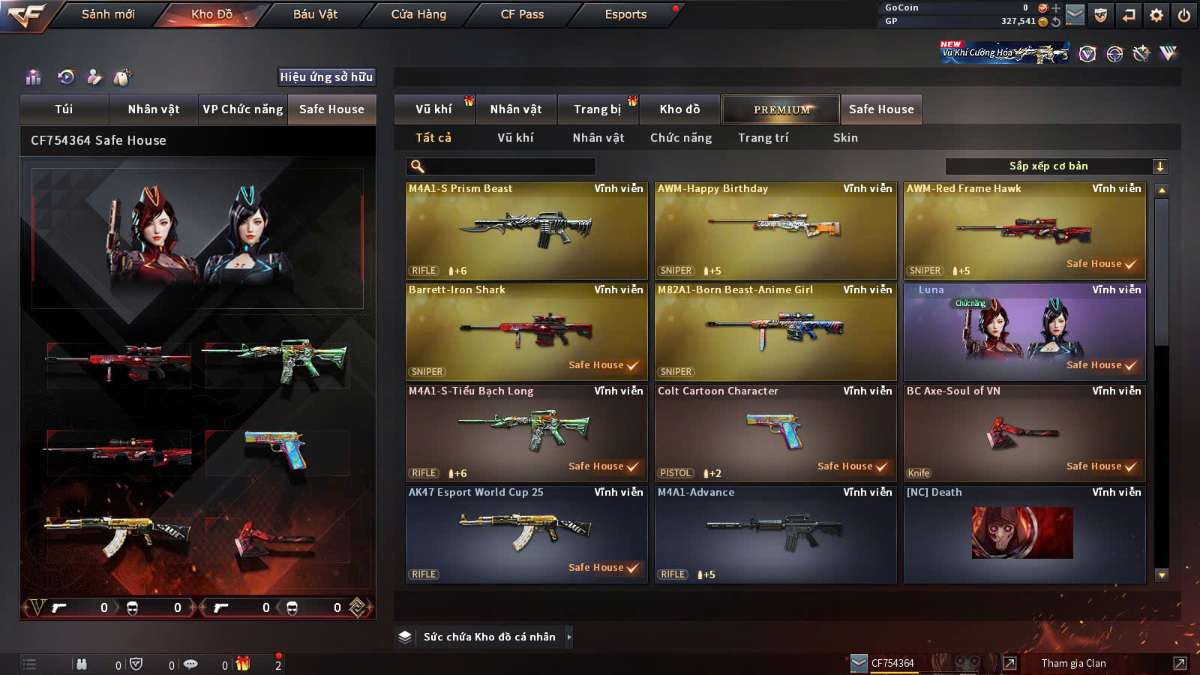Open the Sảnh mới lobby tab

point(107,15)
